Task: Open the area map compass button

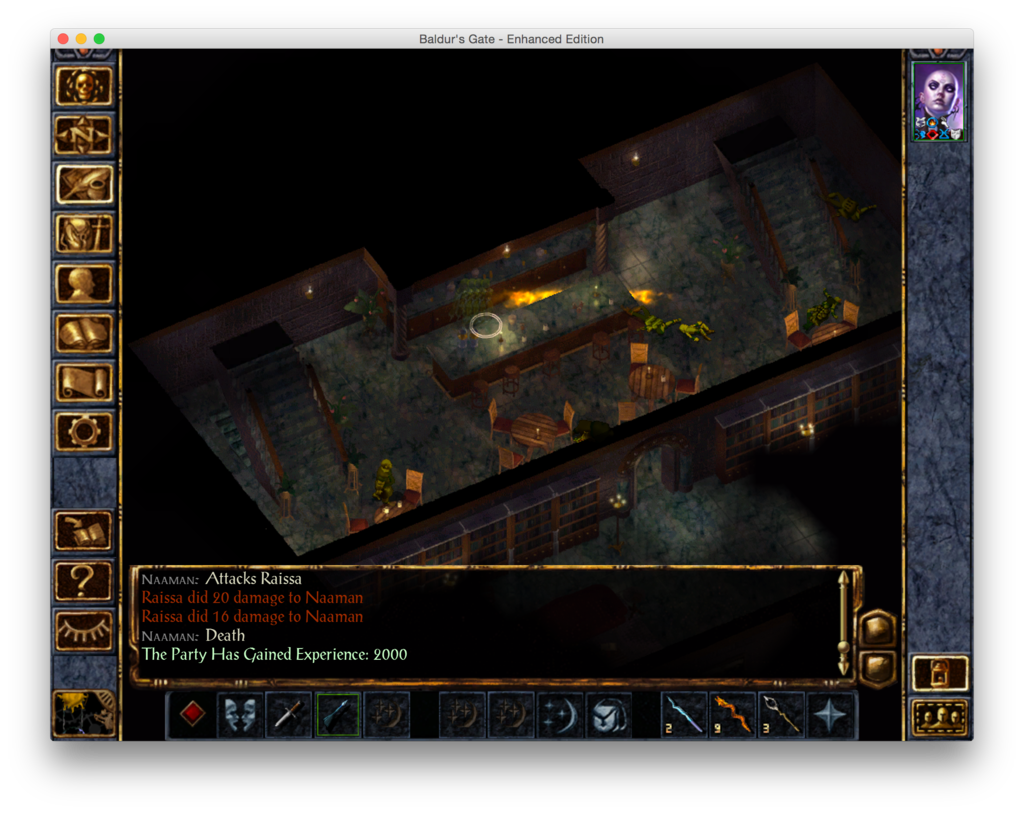Action: (x=84, y=134)
